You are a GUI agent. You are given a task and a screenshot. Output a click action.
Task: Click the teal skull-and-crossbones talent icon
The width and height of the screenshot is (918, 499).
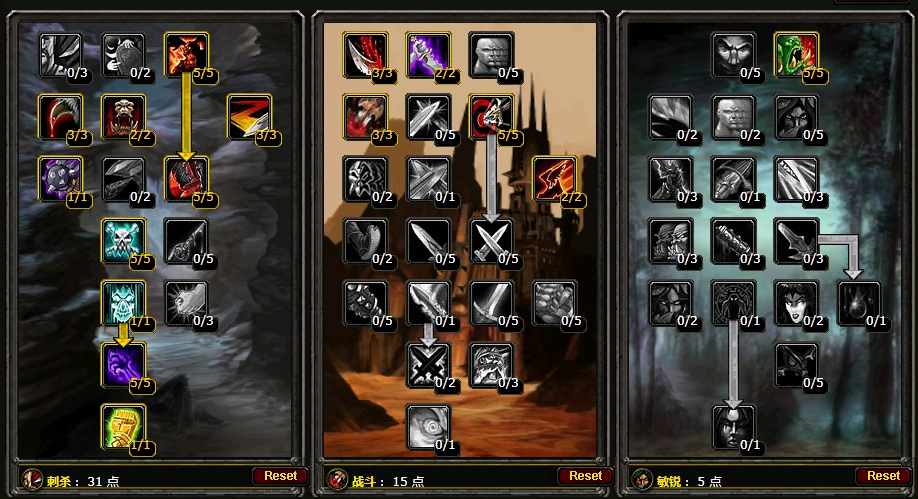123,240
